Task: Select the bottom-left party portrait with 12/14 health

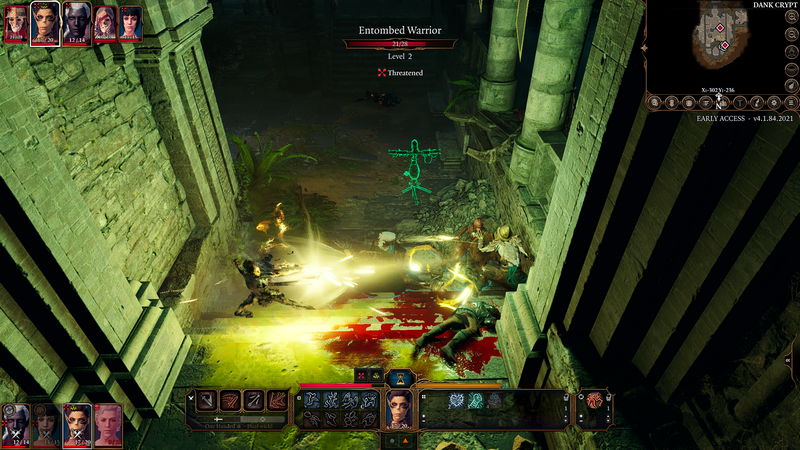Action: 15,424
